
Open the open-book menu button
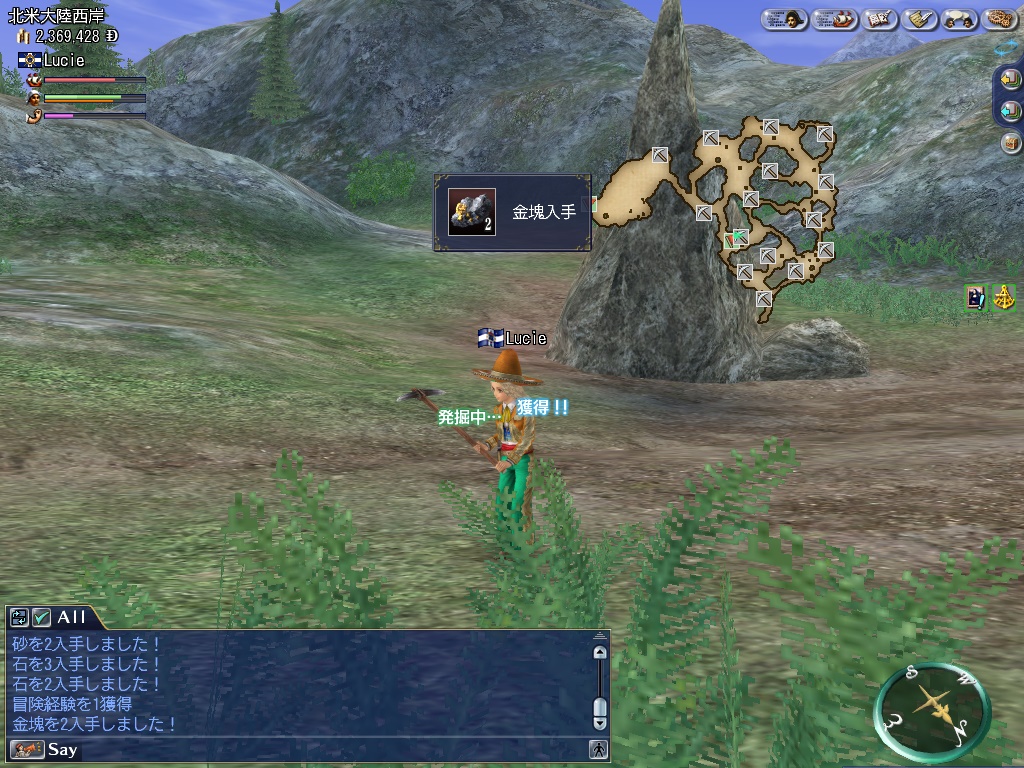point(878,18)
